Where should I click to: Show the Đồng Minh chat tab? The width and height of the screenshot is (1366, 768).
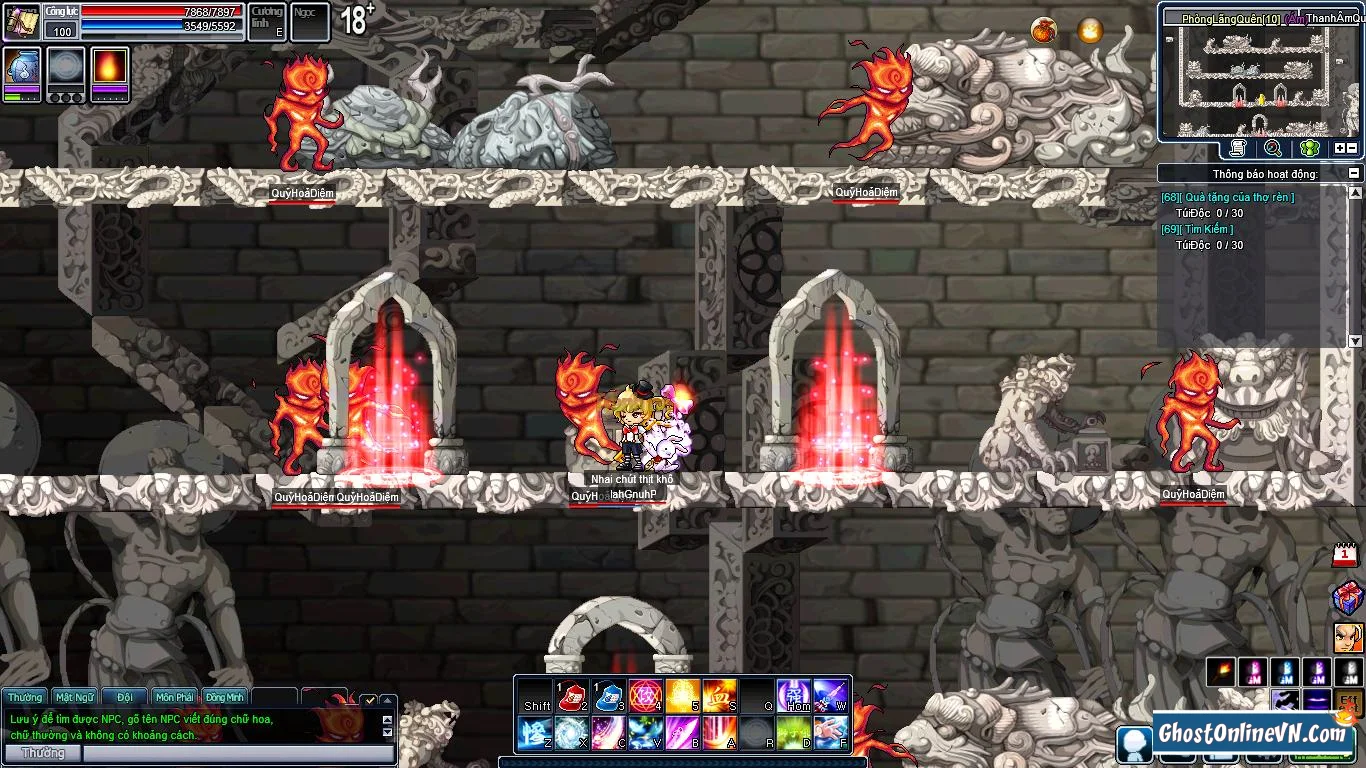(x=225, y=697)
